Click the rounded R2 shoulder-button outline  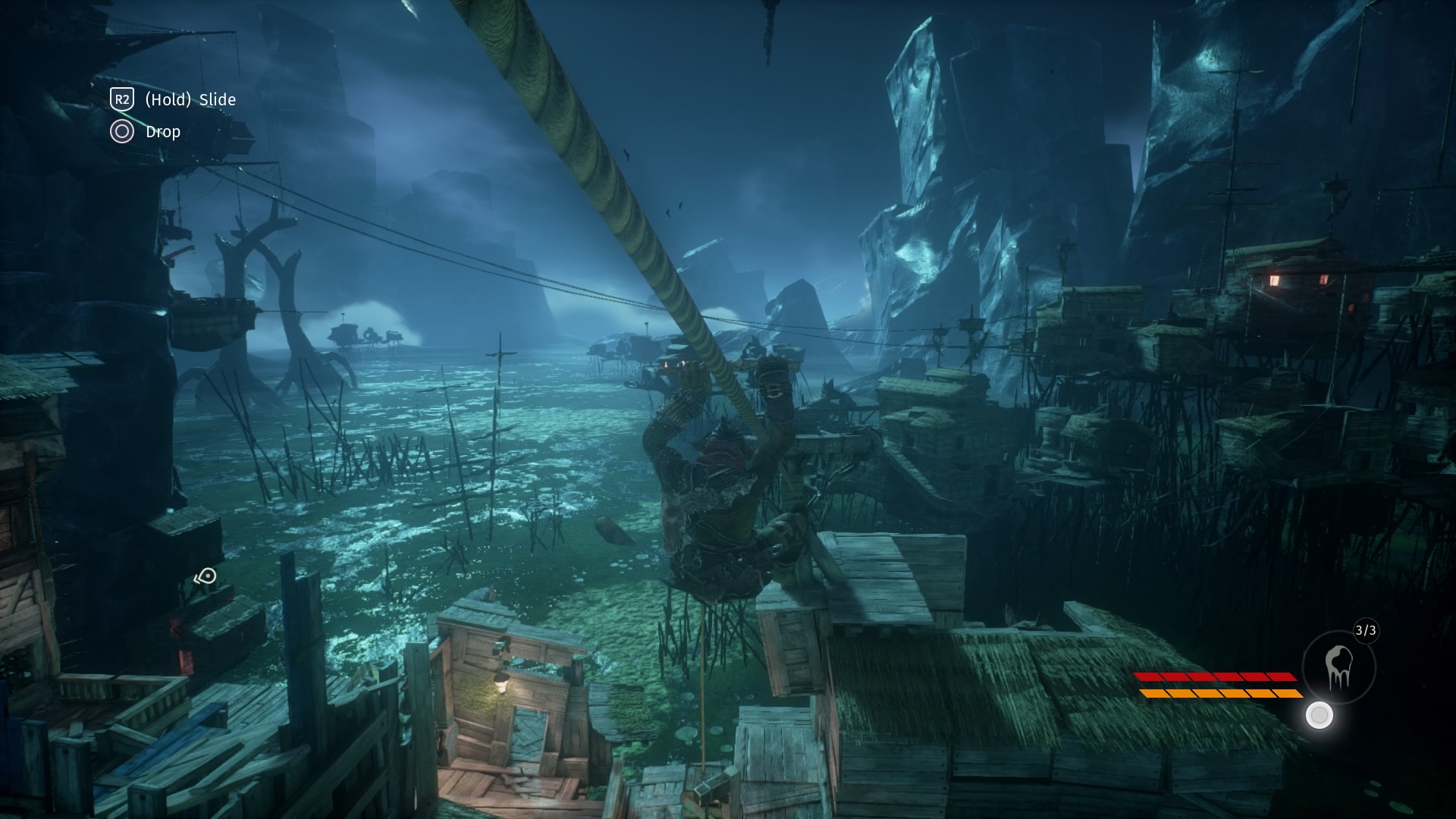click(121, 99)
